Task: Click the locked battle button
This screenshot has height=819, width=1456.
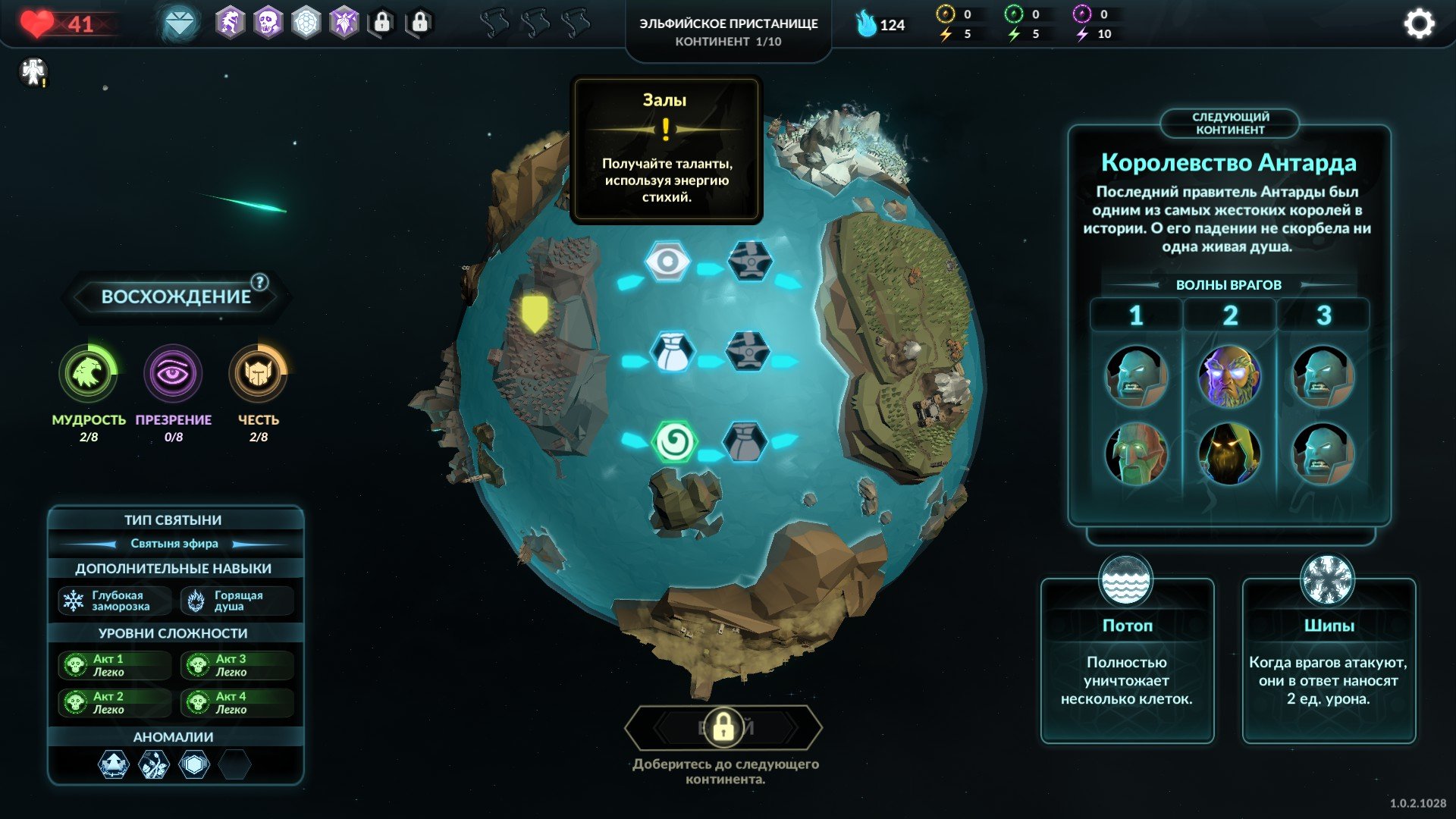Action: [x=723, y=728]
